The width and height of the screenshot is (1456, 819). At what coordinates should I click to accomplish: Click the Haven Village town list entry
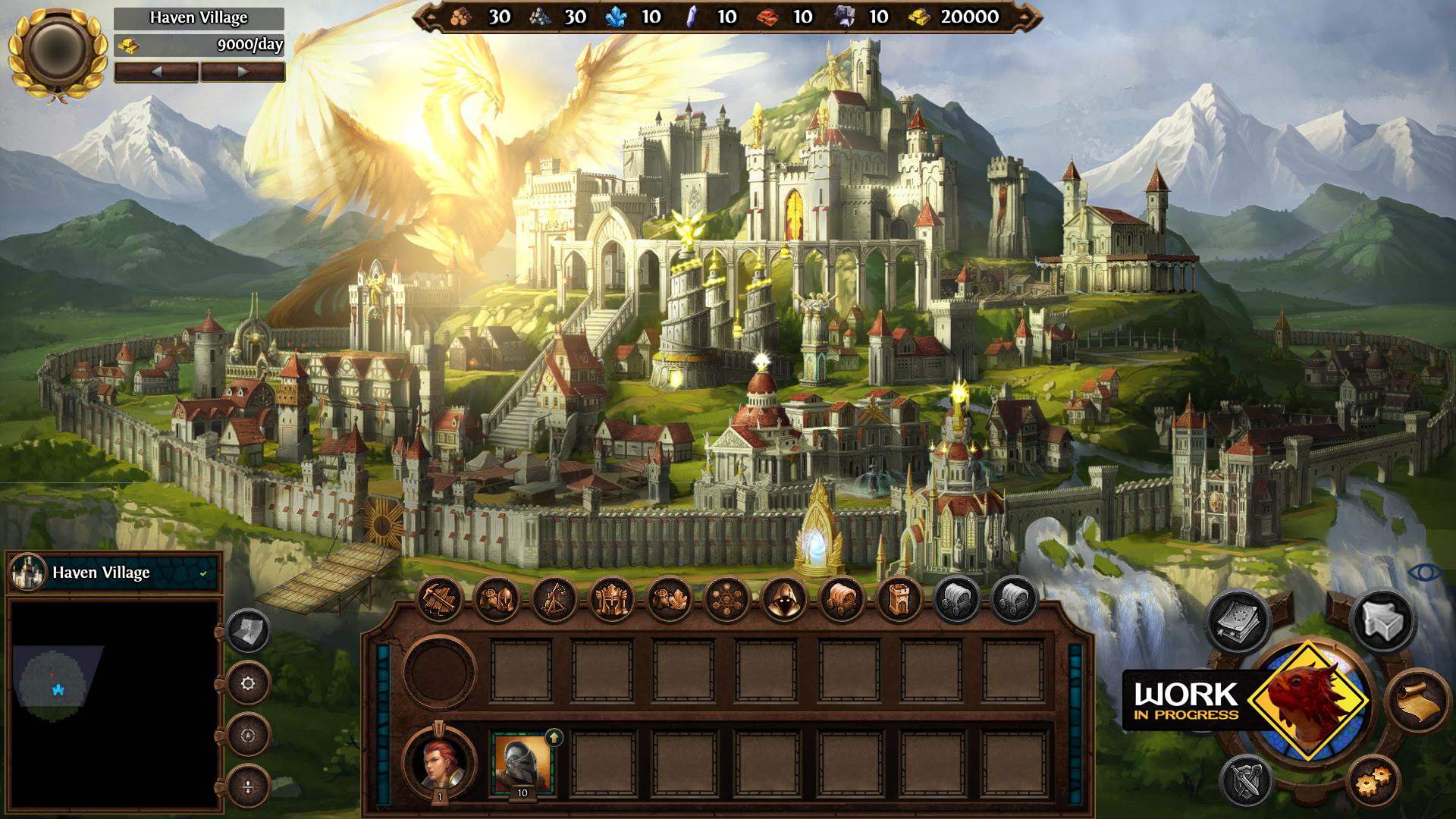tap(114, 573)
